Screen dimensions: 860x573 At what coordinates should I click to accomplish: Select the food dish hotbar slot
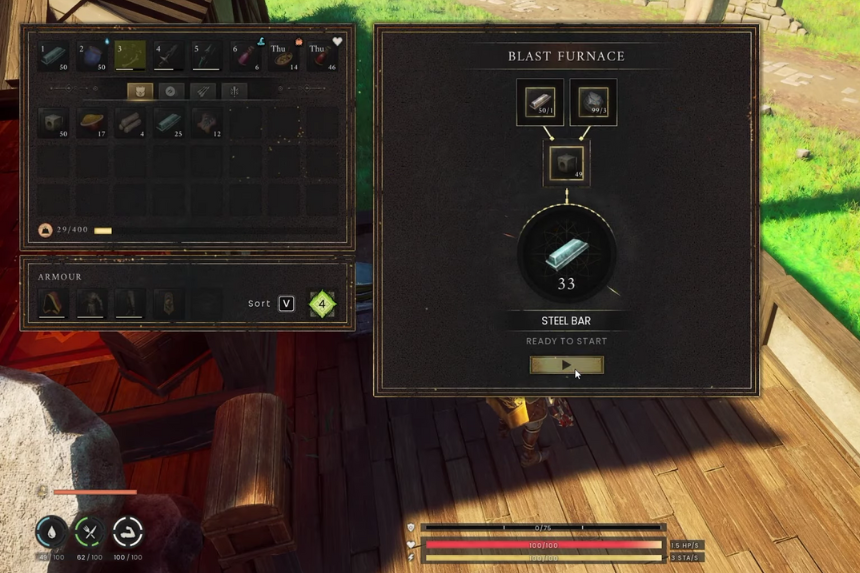(x=283, y=56)
